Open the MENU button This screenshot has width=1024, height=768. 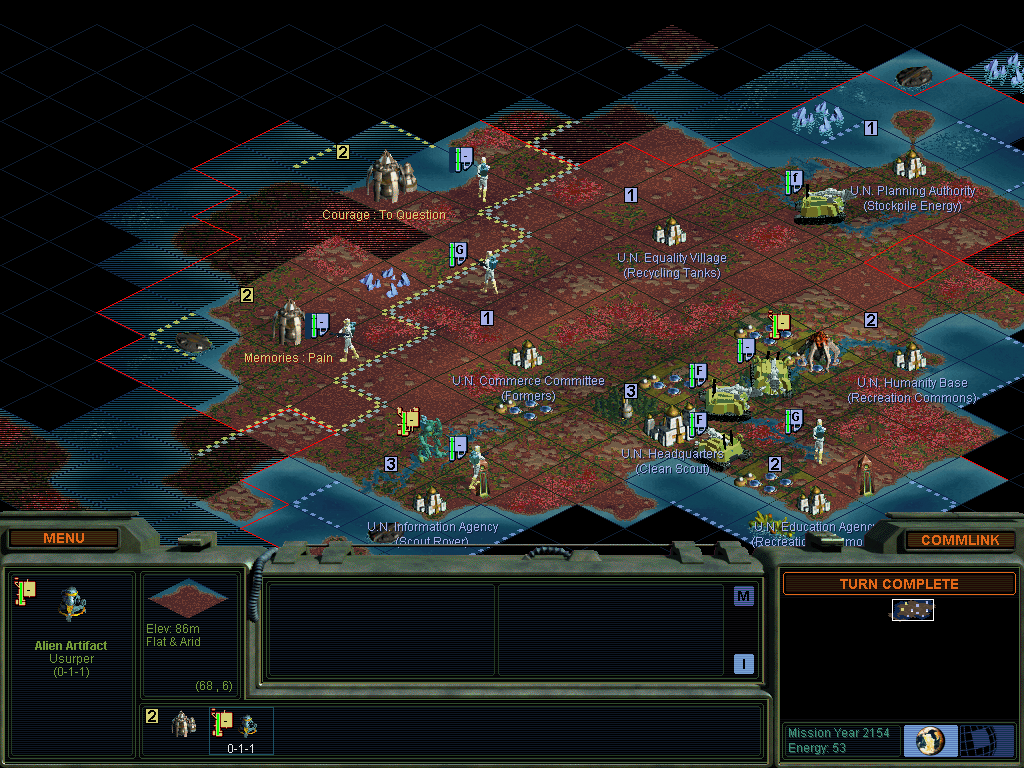pos(64,539)
